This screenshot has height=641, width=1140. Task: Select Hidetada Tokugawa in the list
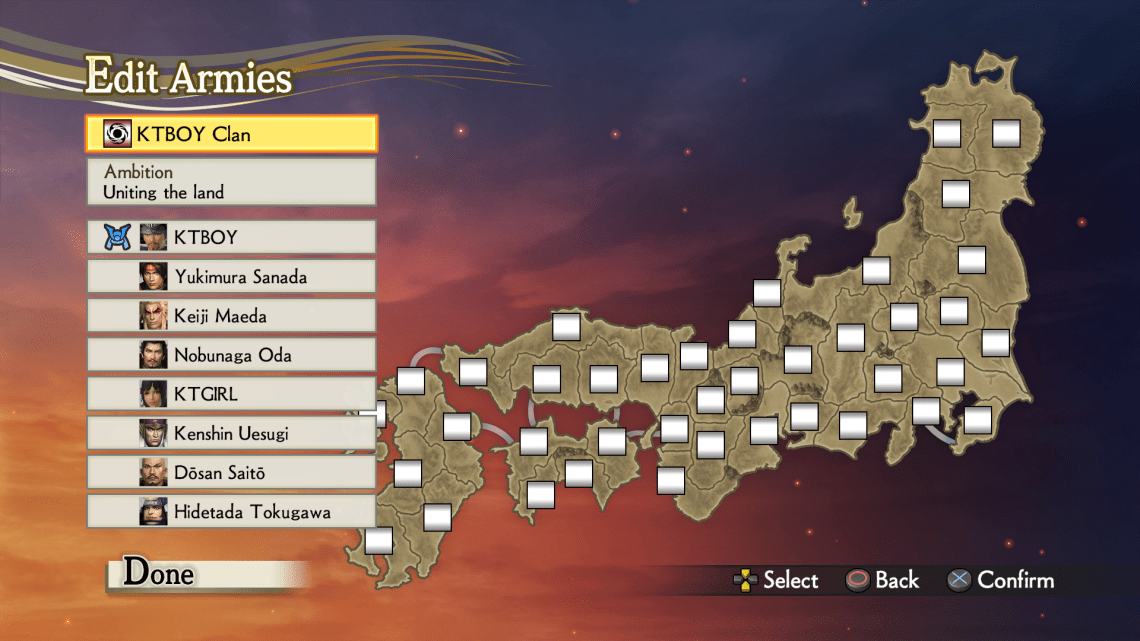231,512
